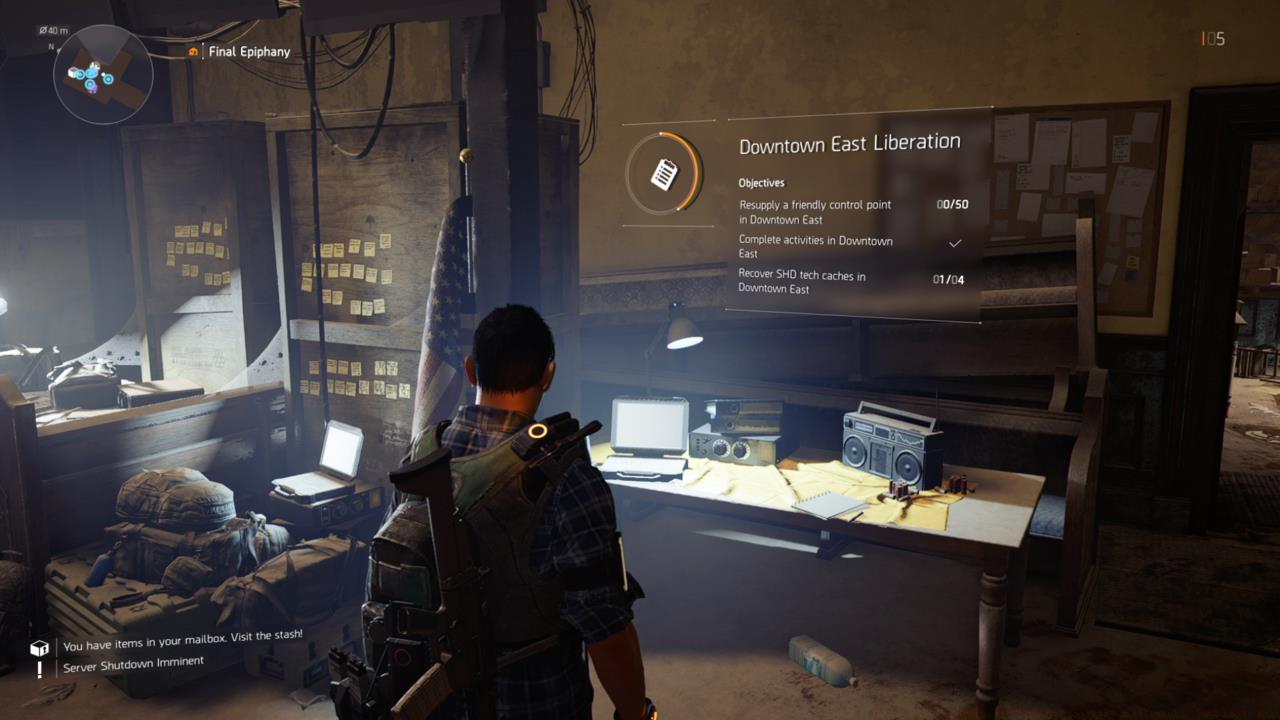Select the clipboard project icon
Image resolution: width=1280 pixels, height=720 pixels.
tap(667, 172)
